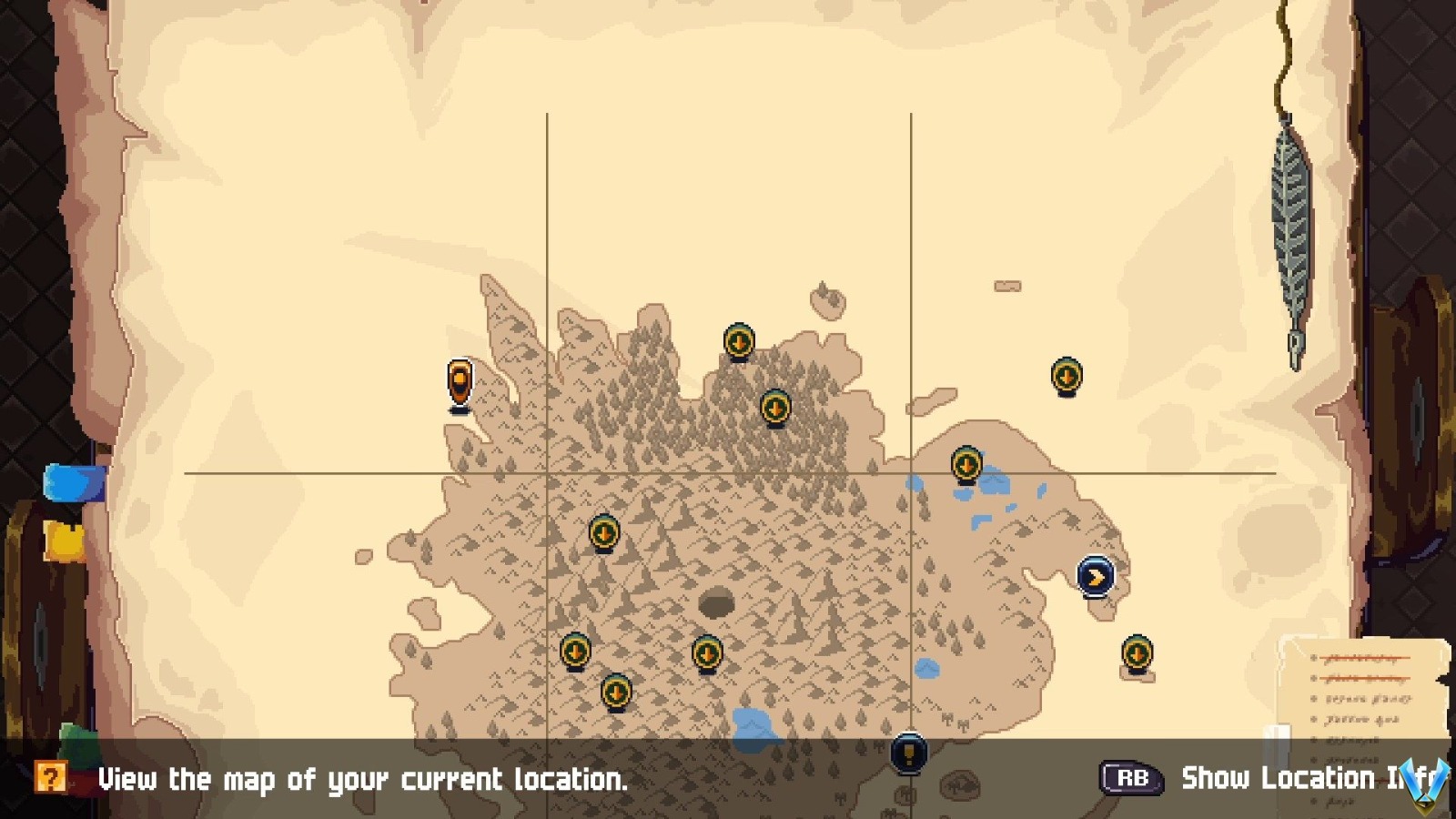The image size is (1456, 819).
Task: Click the descend marker on the southeast coast
Action: [1137, 653]
